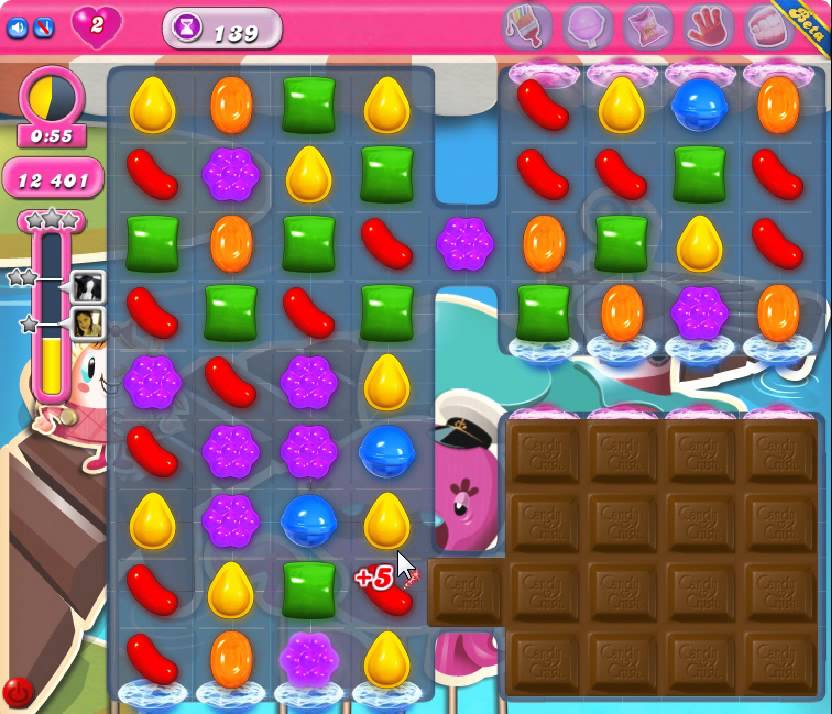Open the black-and-white friend avatar on score meter

tap(88, 287)
